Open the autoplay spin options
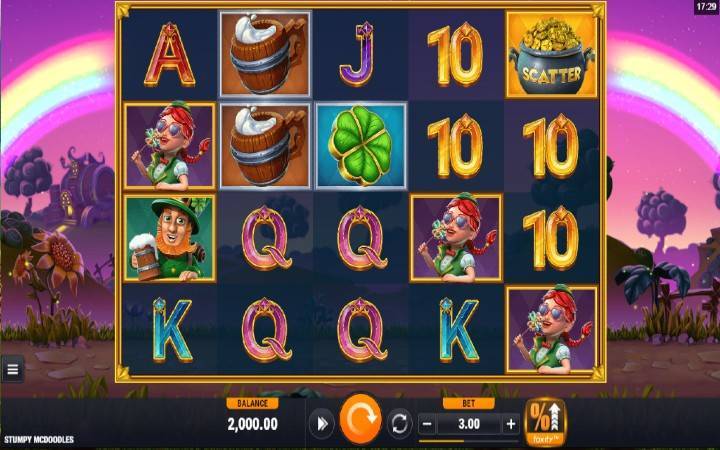 [x=399, y=424]
